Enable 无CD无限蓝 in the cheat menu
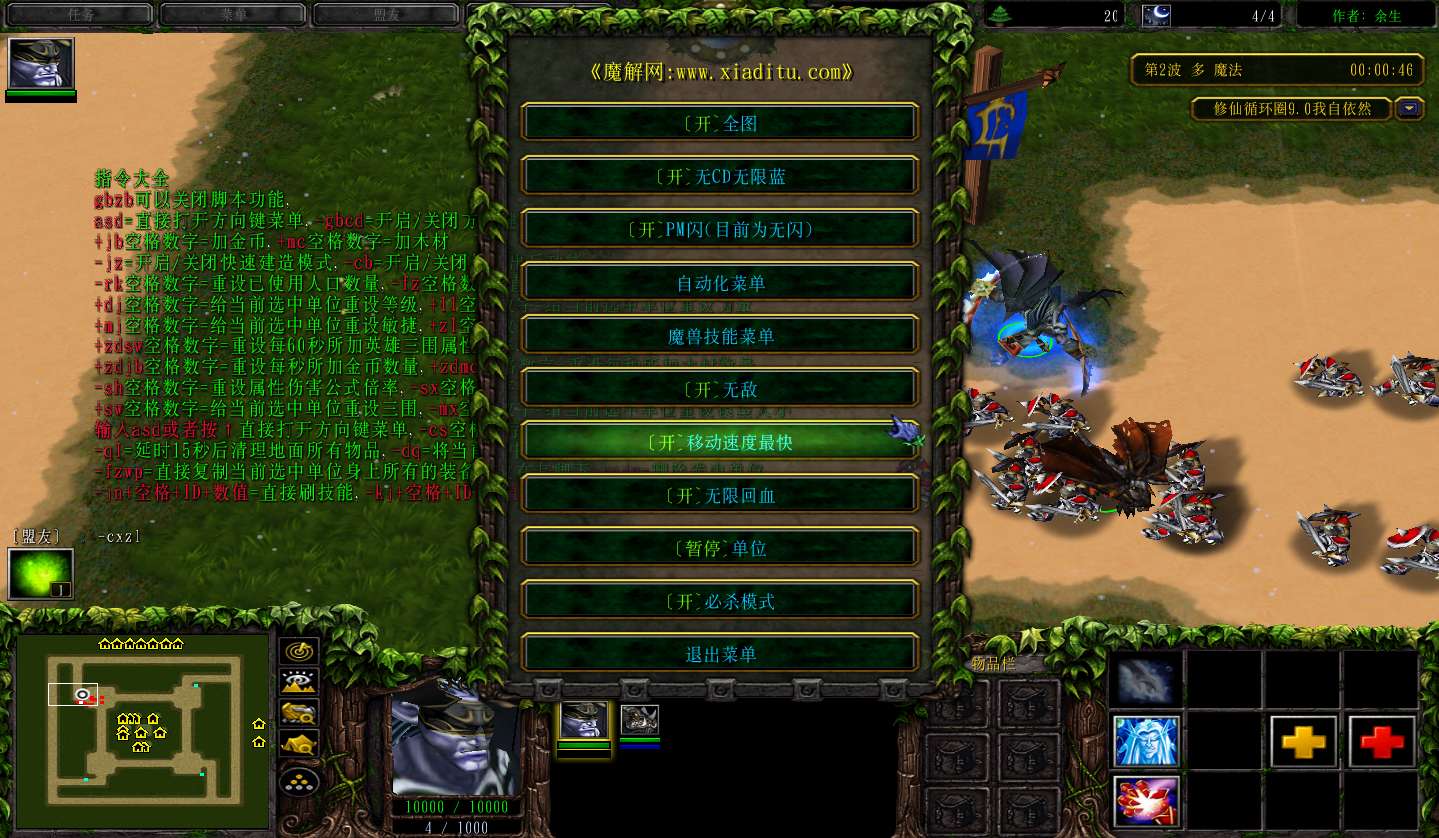The image size is (1439, 838). (719, 176)
